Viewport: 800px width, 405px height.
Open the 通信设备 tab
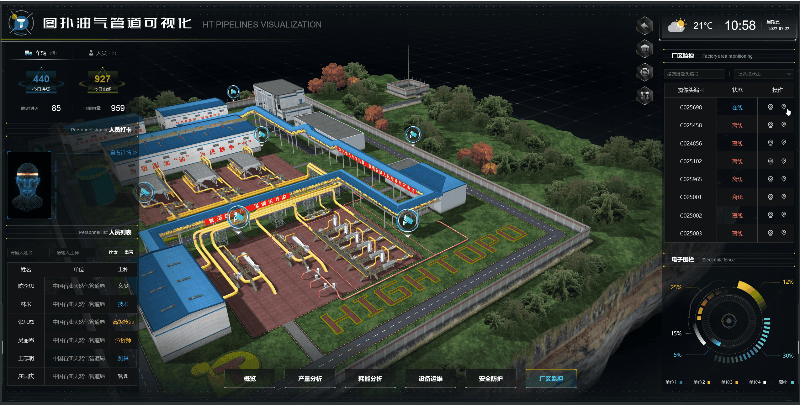point(430,378)
